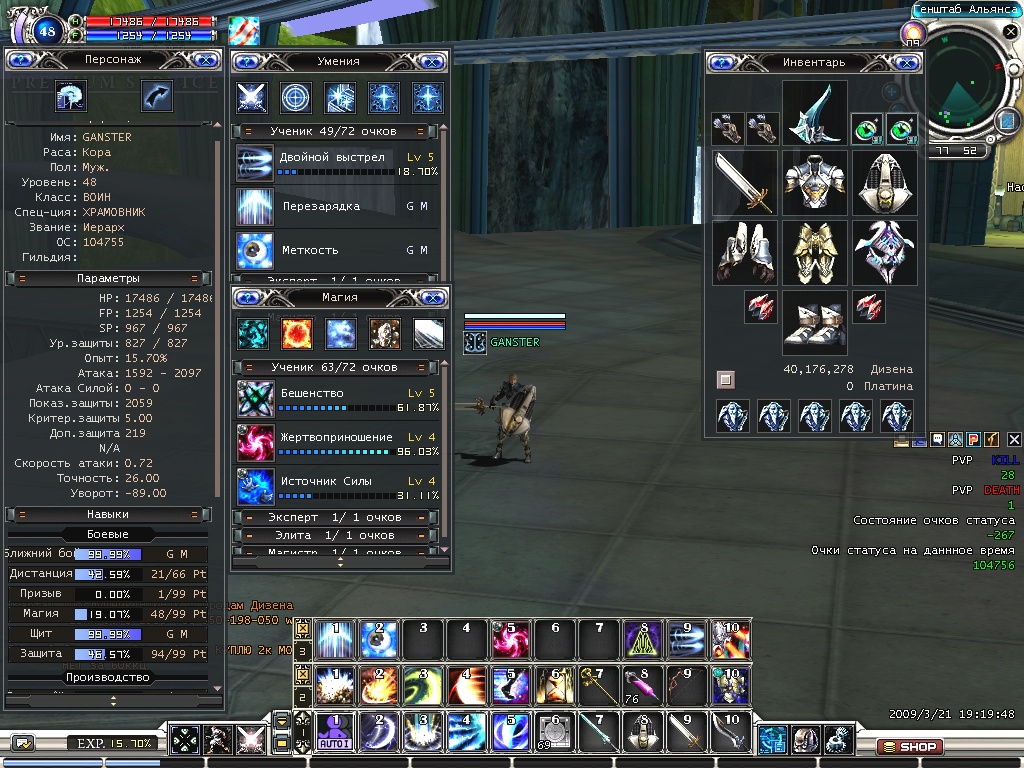Choose the Источник Силы spell
Viewport: 1024px width, 768px height.
tap(255, 486)
